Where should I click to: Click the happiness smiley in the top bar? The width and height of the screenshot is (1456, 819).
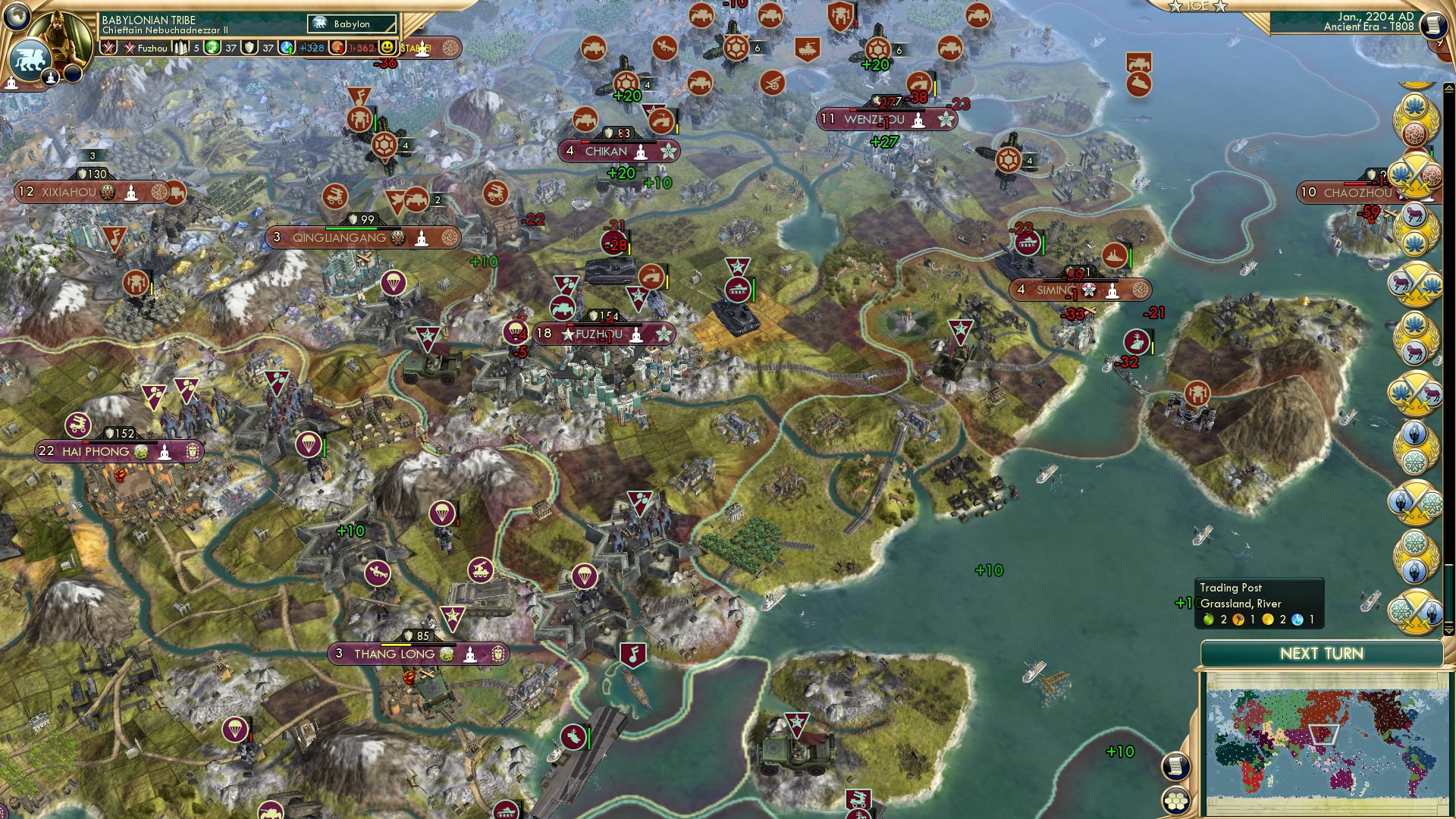388,47
